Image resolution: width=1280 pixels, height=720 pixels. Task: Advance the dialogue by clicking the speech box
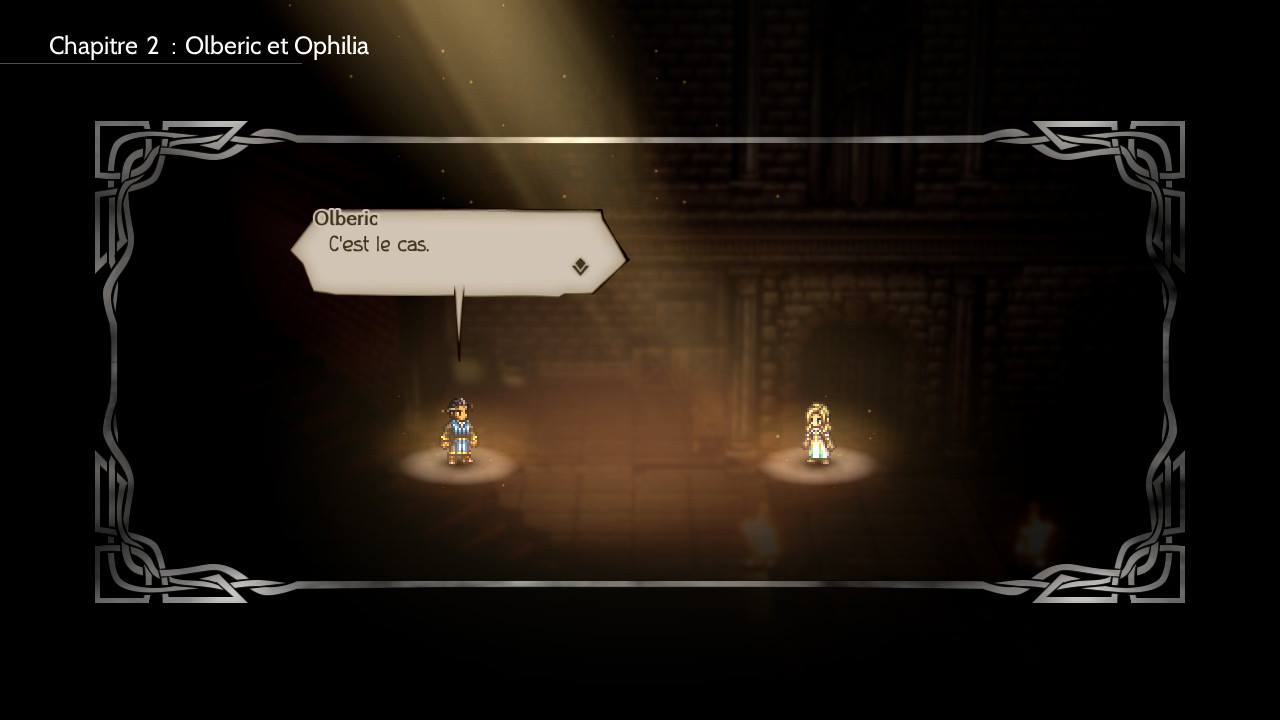(450, 250)
